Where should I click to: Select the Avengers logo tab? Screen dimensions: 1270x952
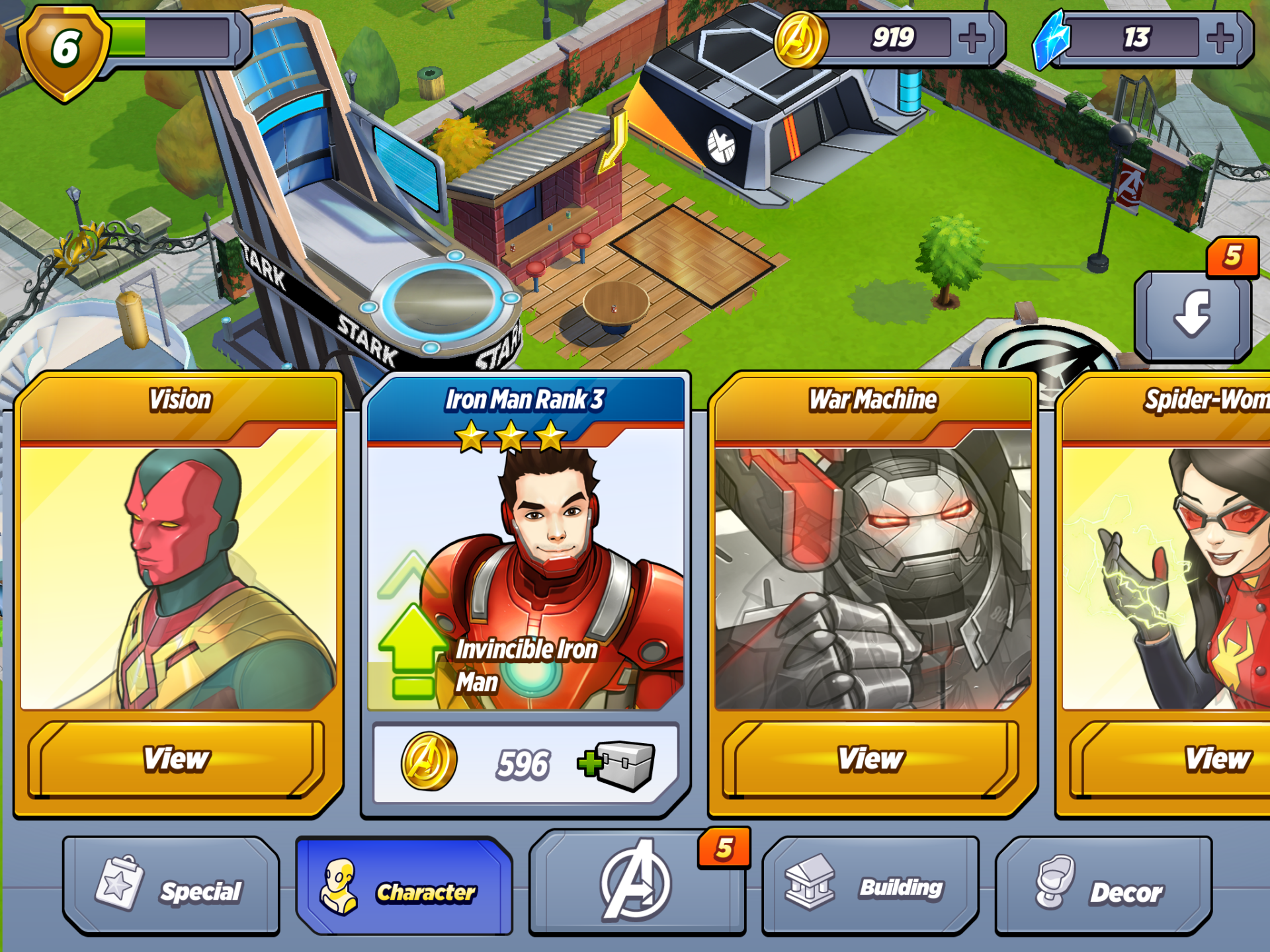tap(636, 883)
